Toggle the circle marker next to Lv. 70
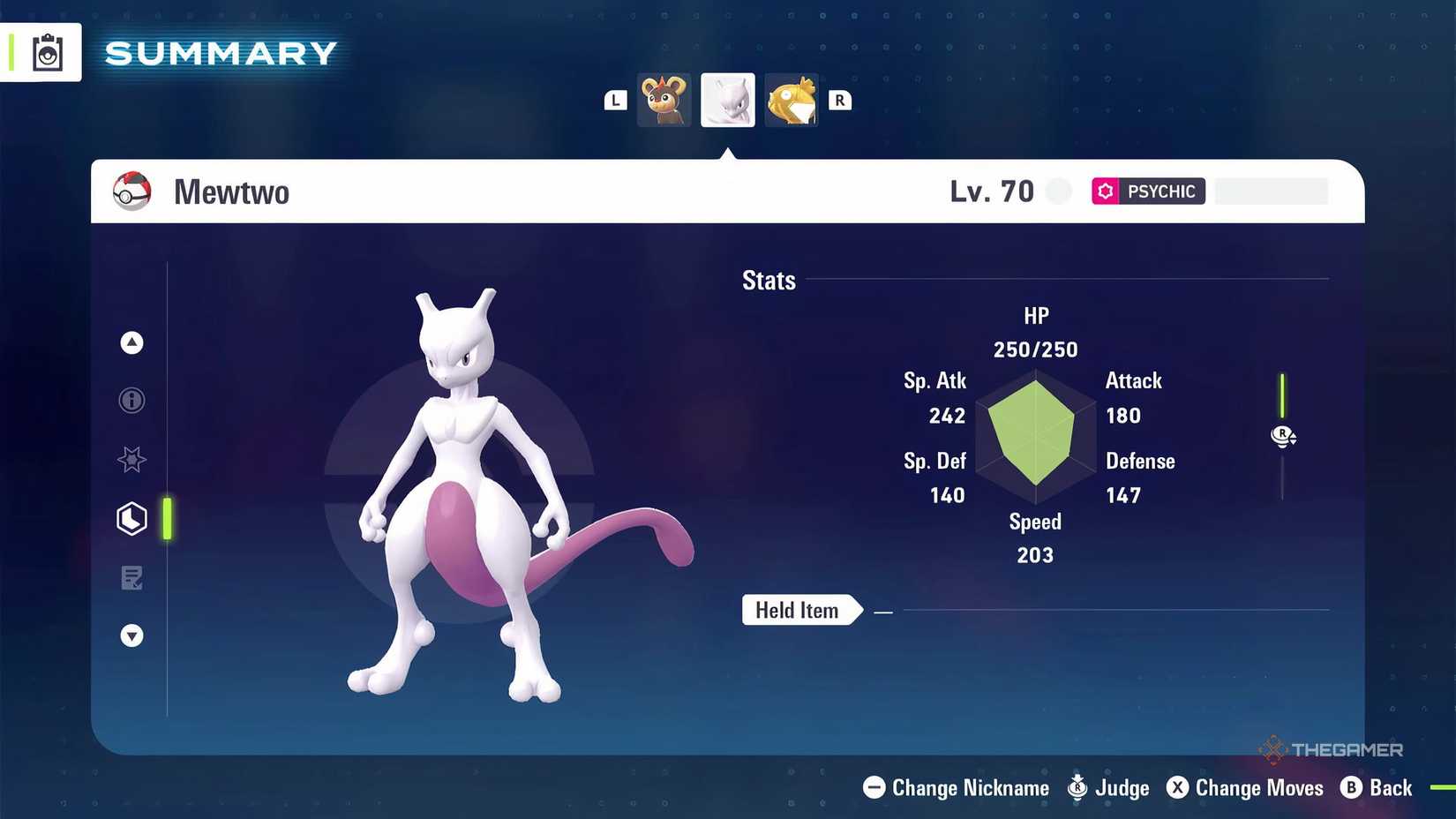Viewport: 1456px width, 819px height. tap(1058, 191)
